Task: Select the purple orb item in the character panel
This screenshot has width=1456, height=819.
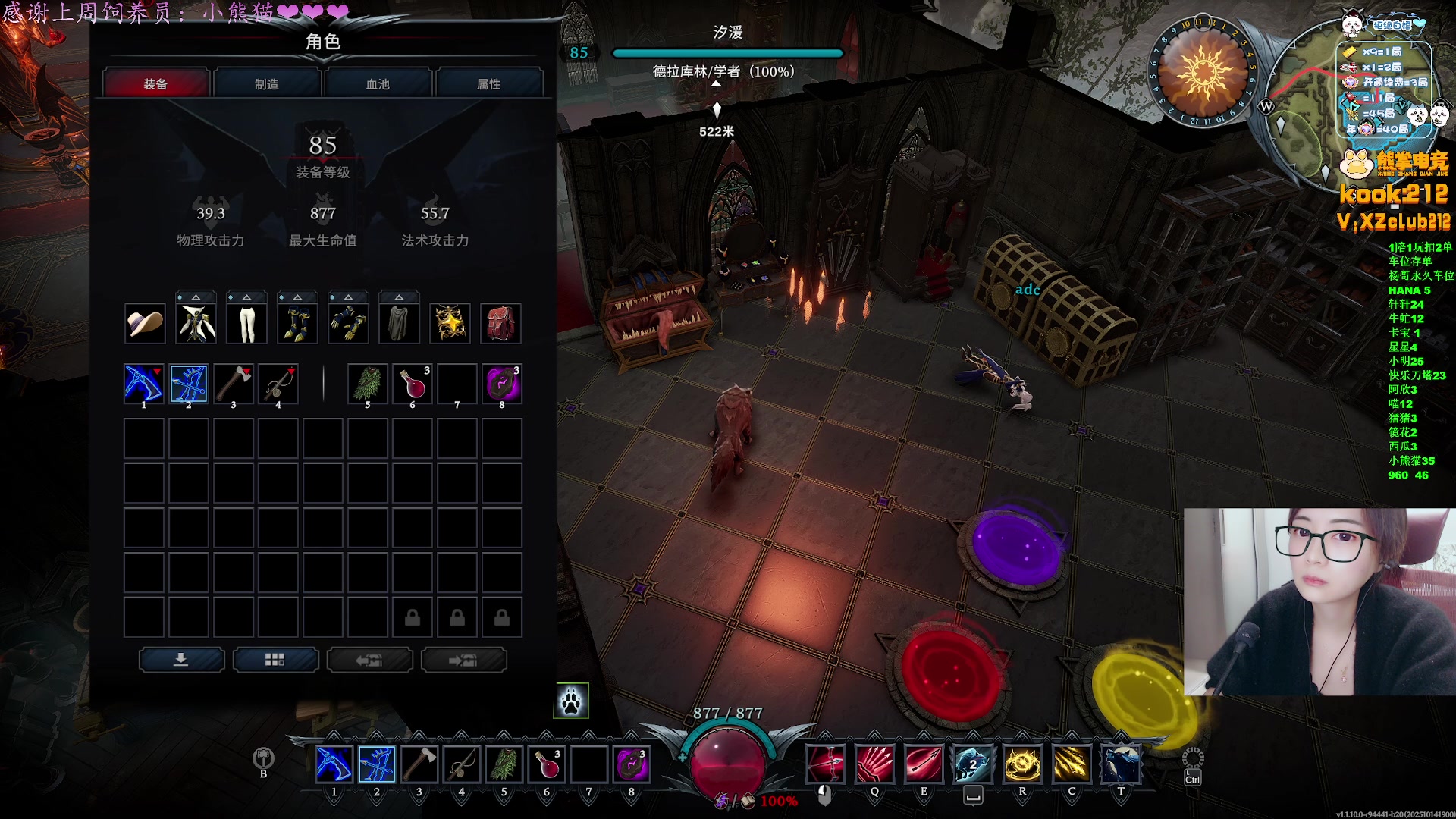Action: 502,384
